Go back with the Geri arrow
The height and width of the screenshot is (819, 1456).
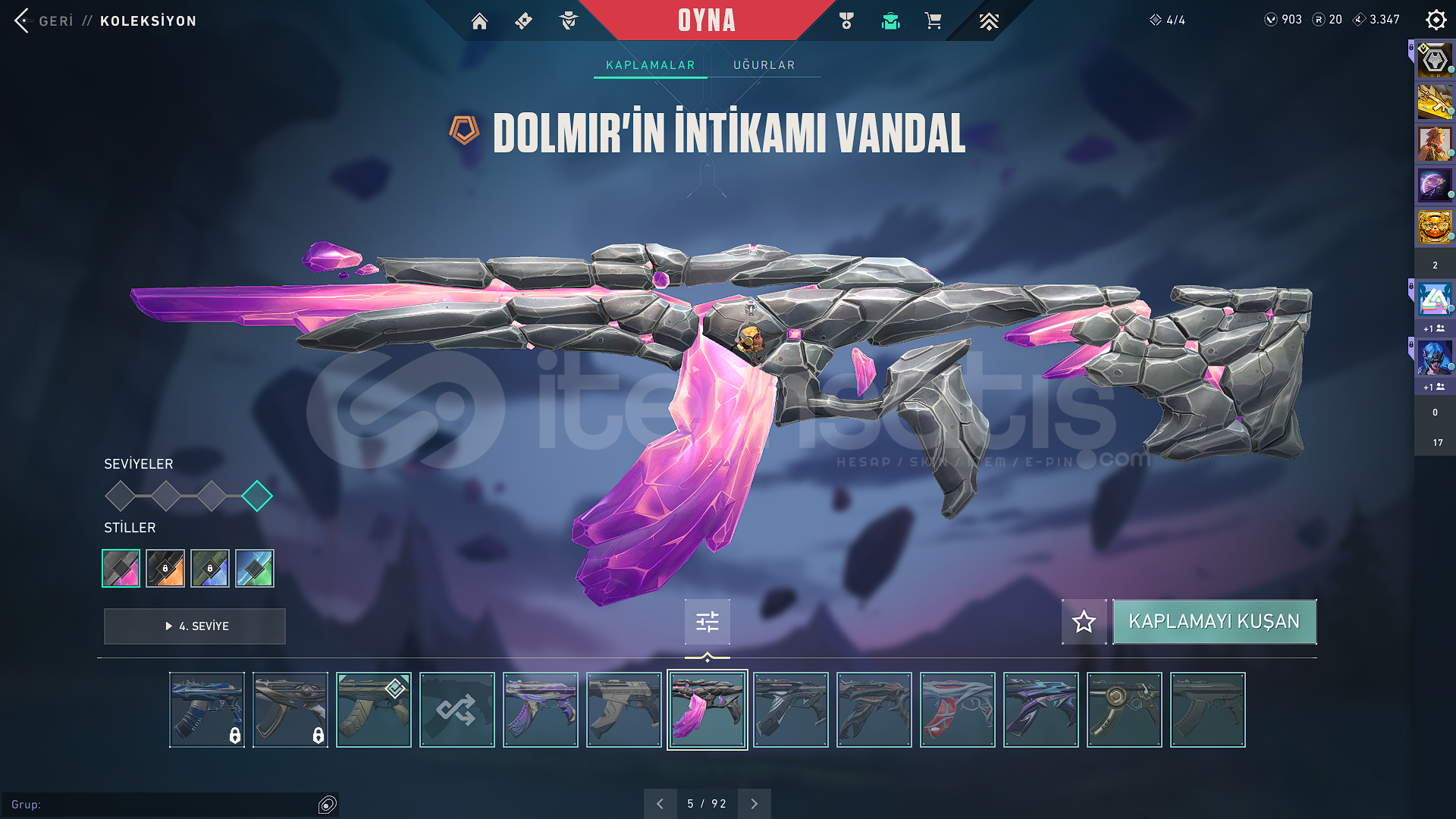click(x=22, y=20)
